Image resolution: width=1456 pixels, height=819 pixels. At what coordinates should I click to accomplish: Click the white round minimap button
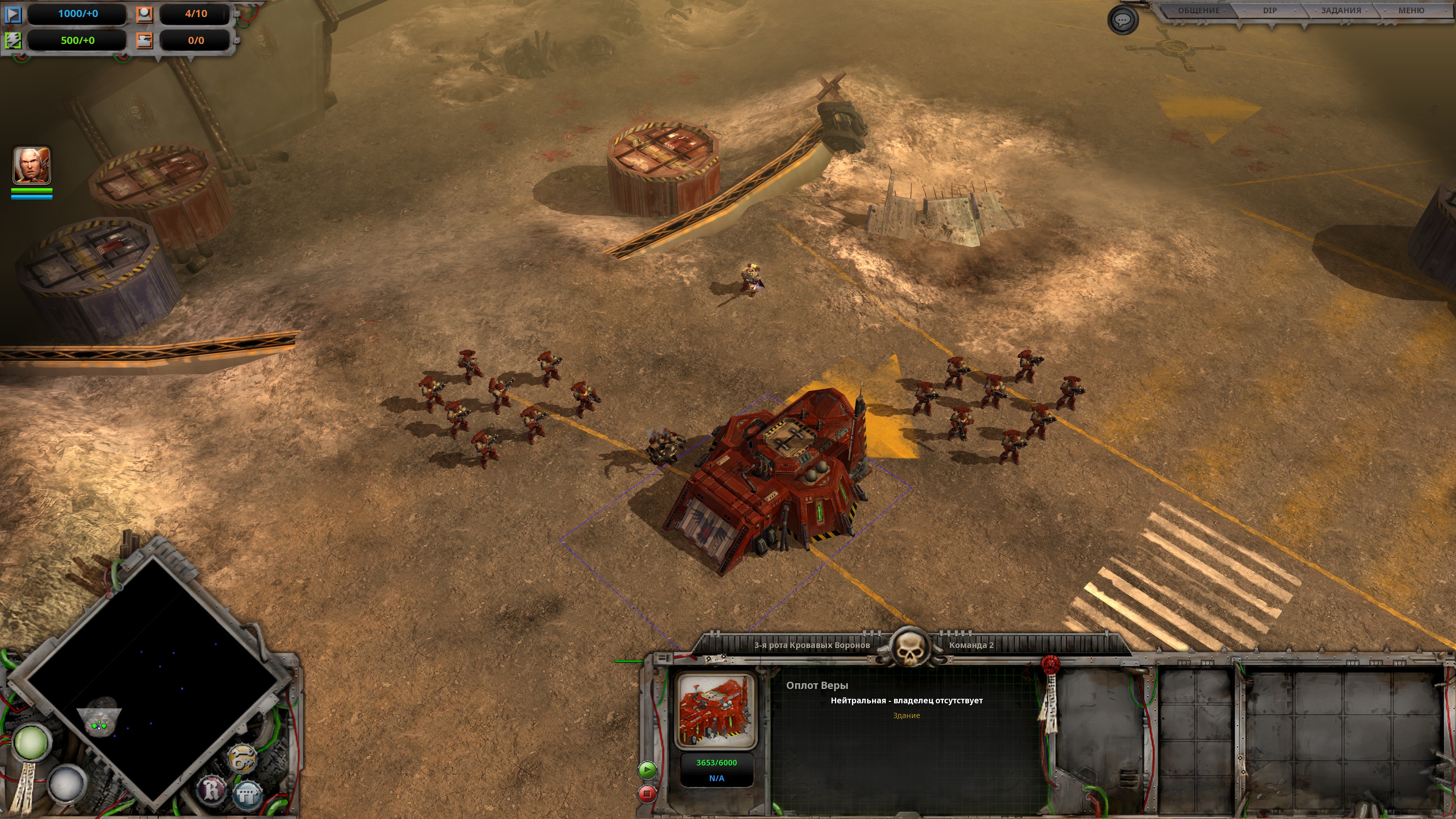click(x=67, y=783)
